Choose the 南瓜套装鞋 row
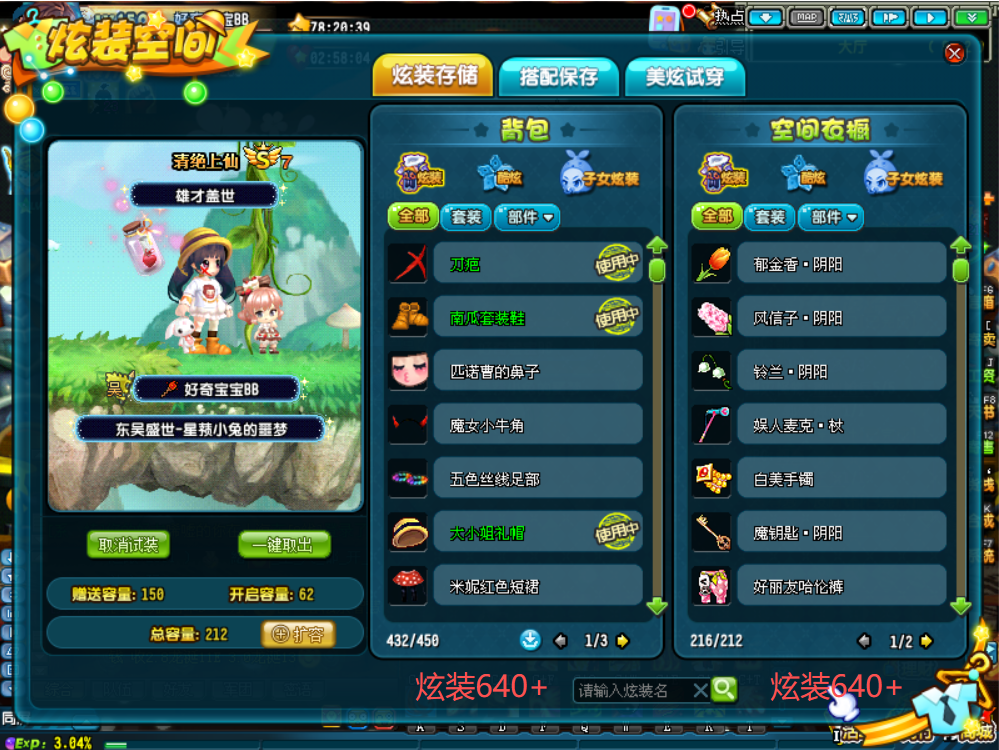This screenshot has width=999, height=750. (x=515, y=318)
